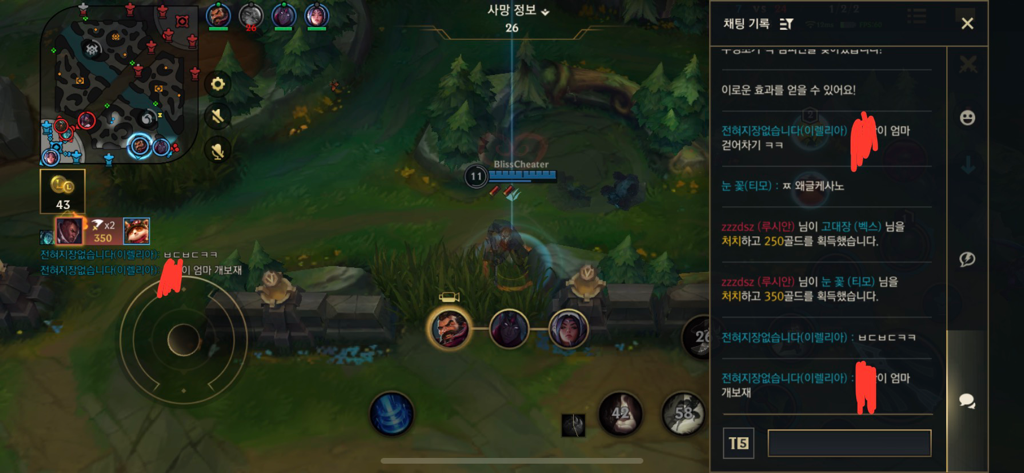Open the quick chat lightning bubble tab
1024x473 pixels.
[x=967, y=260]
